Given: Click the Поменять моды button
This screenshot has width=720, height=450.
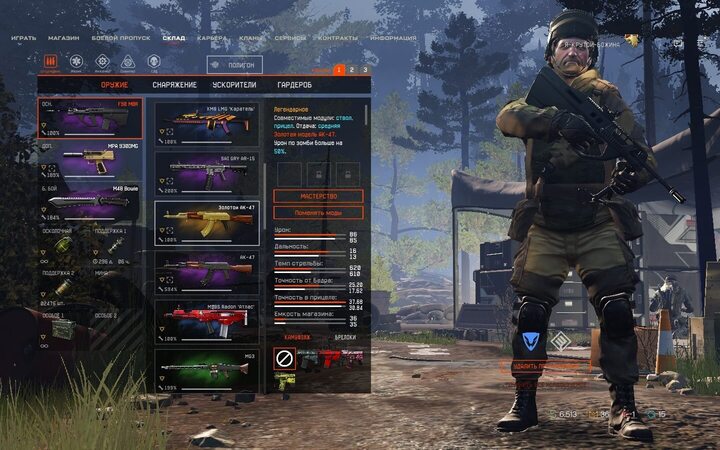Looking at the screenshot, I should 318,212.
